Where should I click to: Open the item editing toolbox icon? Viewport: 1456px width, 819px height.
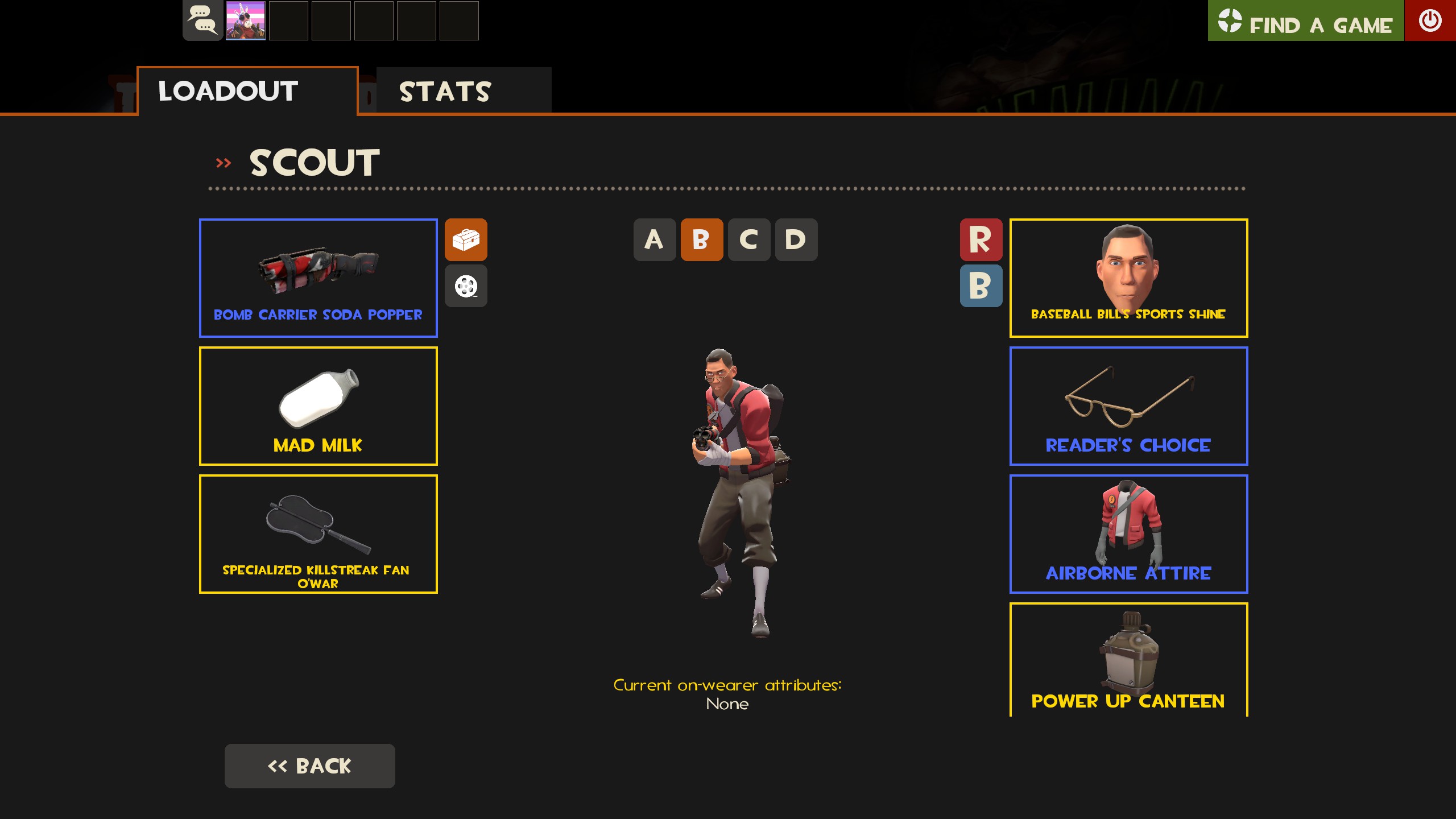tap(466, 240)
